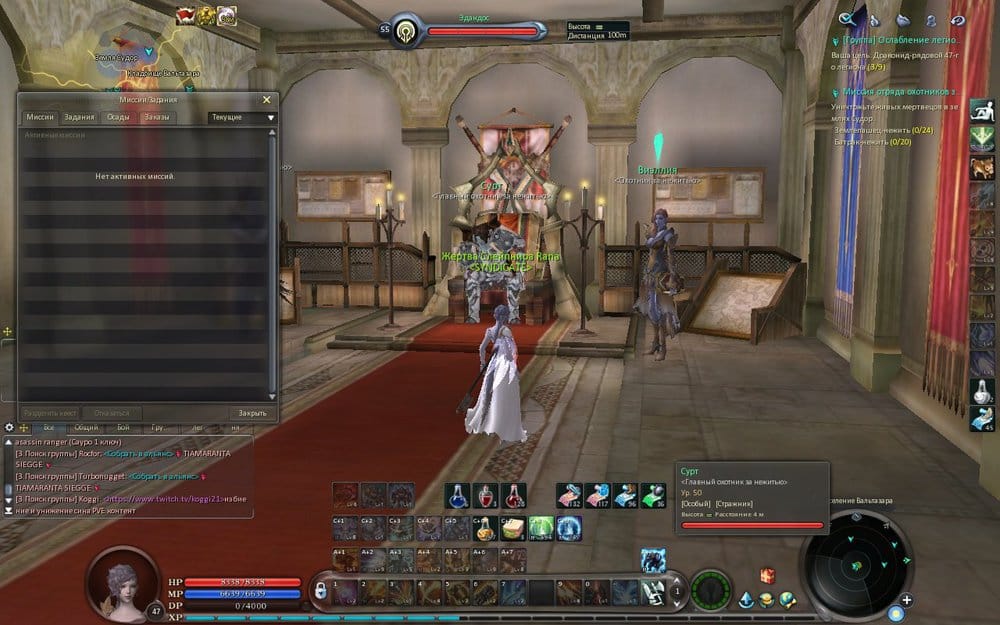The width and height of the screenshot is (1000, 625).
Task: Close the Missions/Quests window with the X
Action: [266, 100]
